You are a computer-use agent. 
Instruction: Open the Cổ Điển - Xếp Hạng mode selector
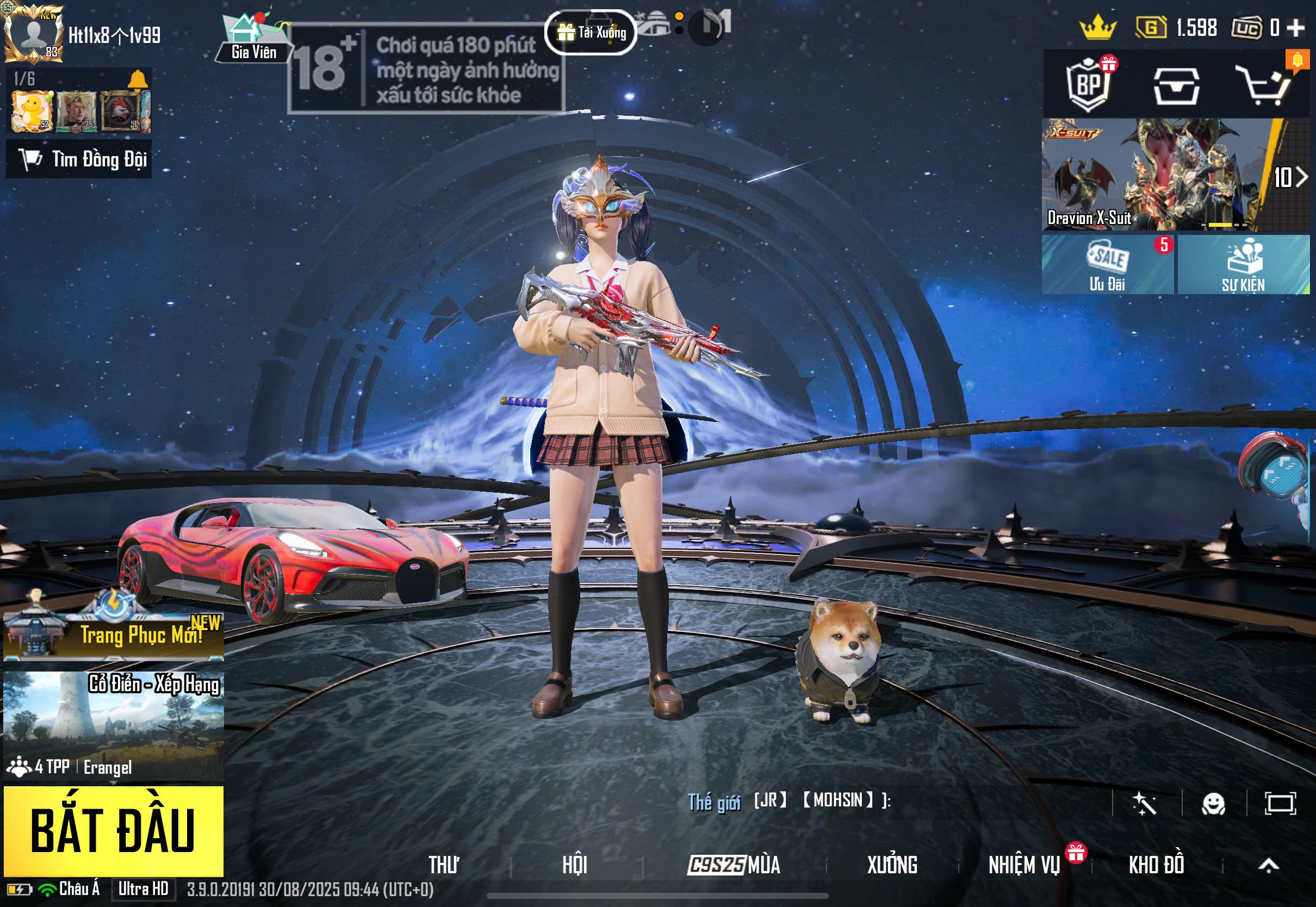tap(113, 725)
